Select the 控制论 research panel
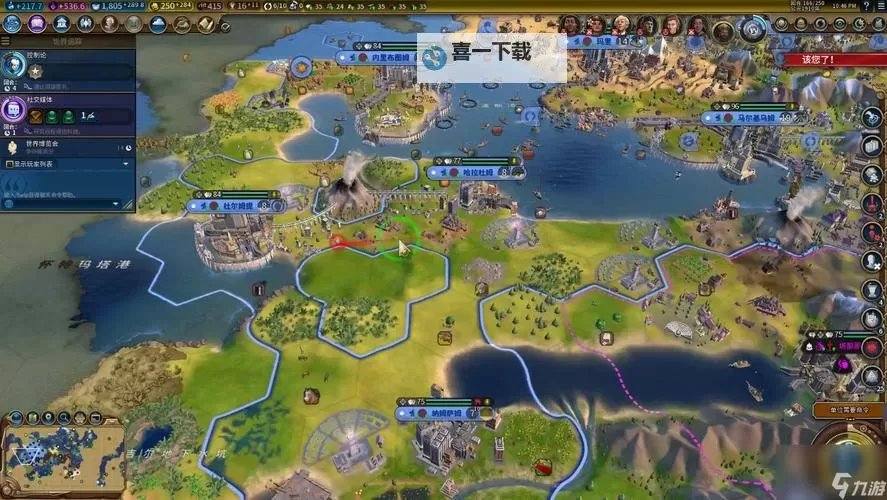Viewport: 887px width, 500px height. pyautogui.click(x=70, y=64)
